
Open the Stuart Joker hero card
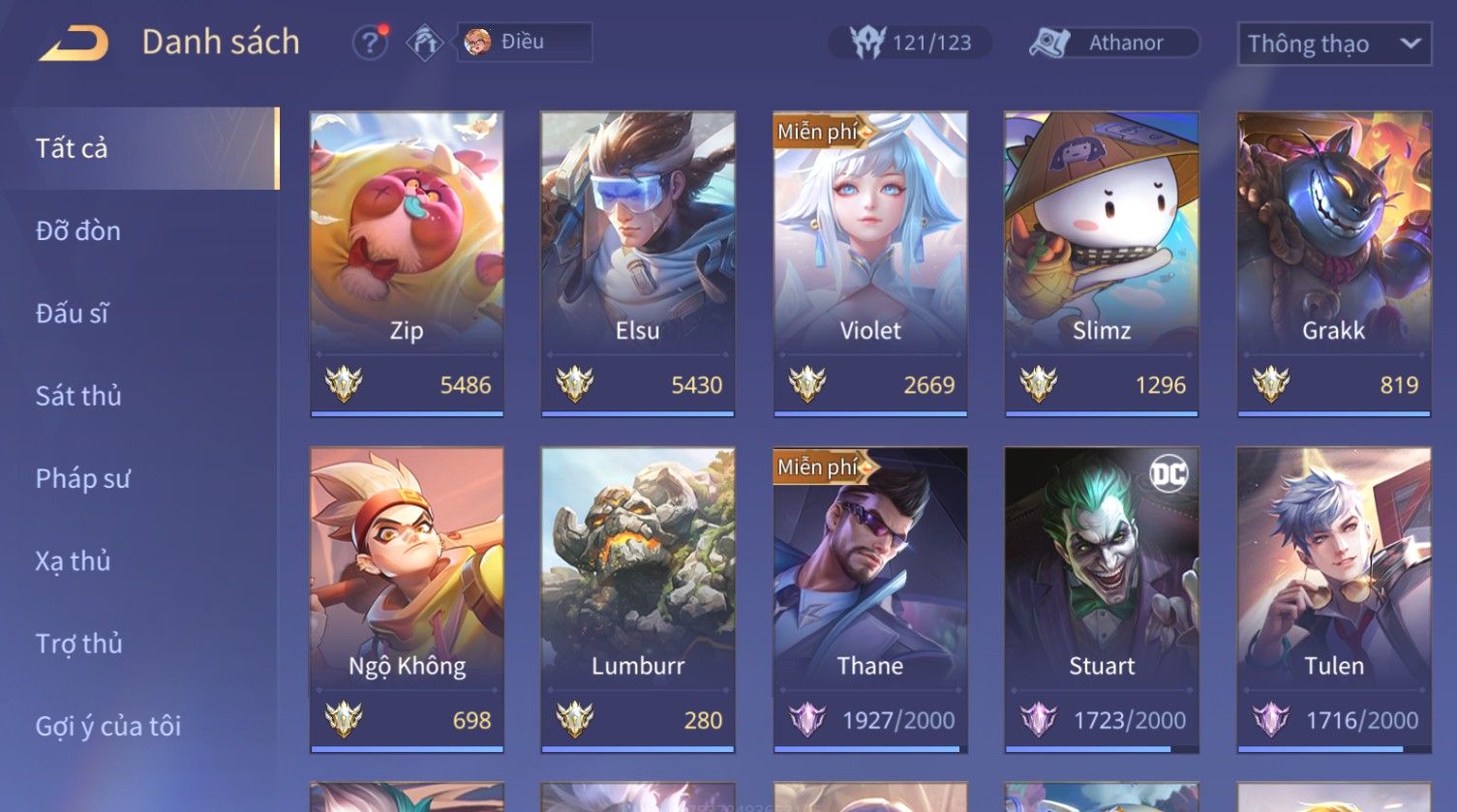point(1102,598)
